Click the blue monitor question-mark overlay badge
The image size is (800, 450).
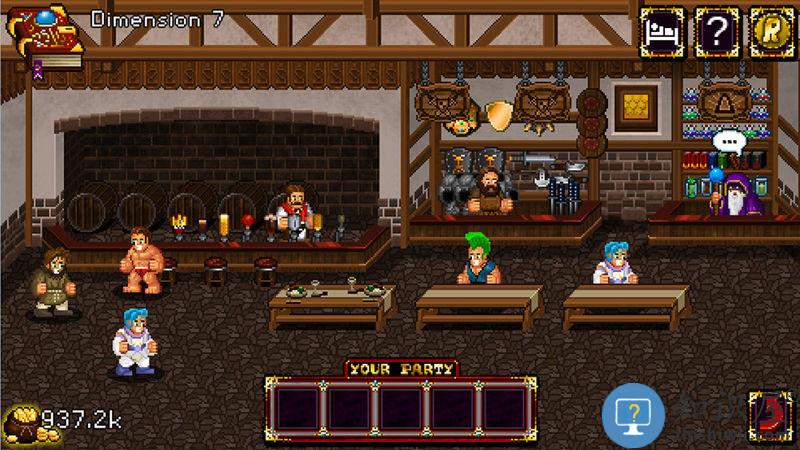[x=634, y=414]
